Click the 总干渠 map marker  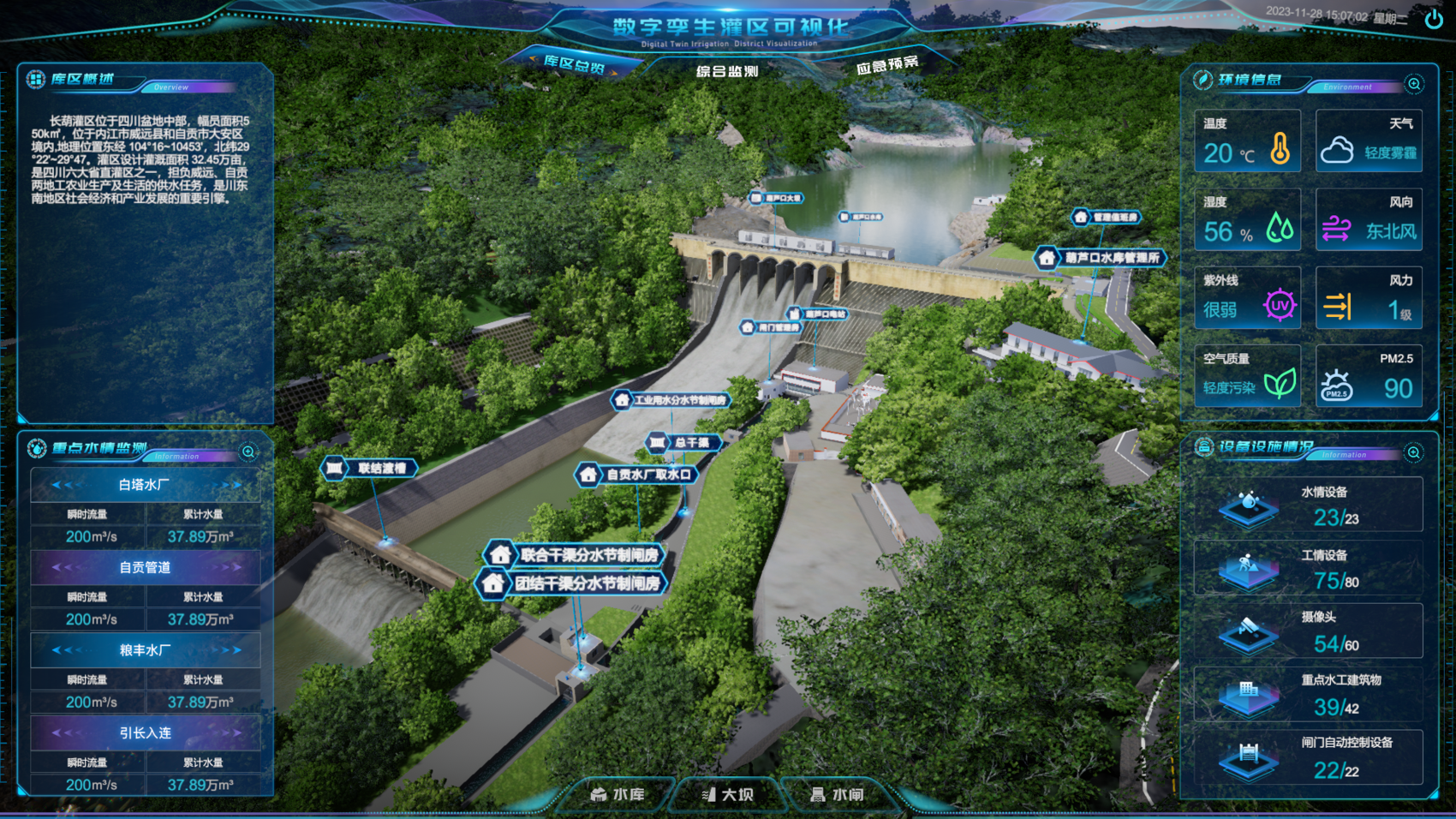[x=683, y=443]
